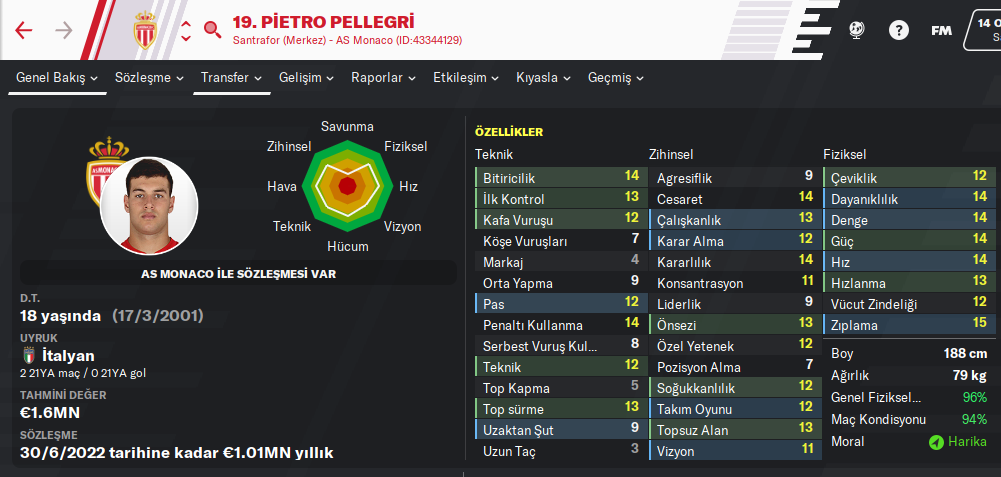Click the grey forward arrow
1001x477 pixels.
tap(64, 30)
